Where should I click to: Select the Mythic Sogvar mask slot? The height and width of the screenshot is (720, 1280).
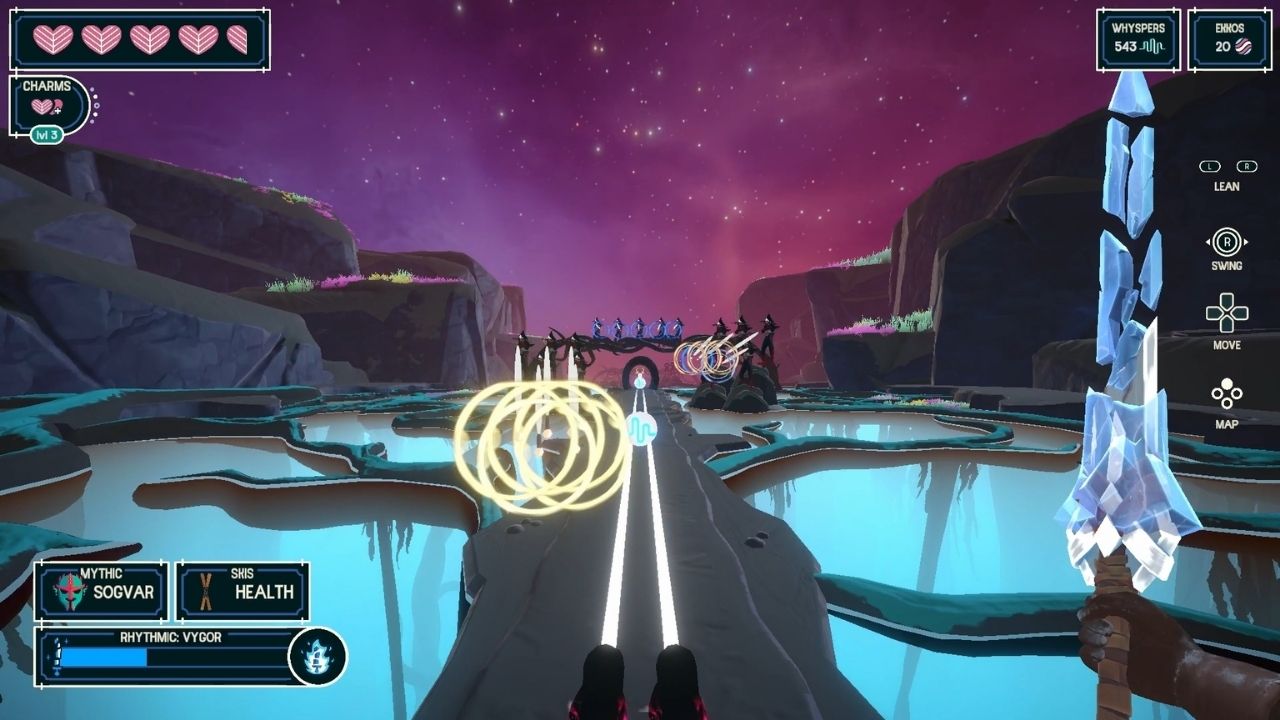(x=102, y=591)
